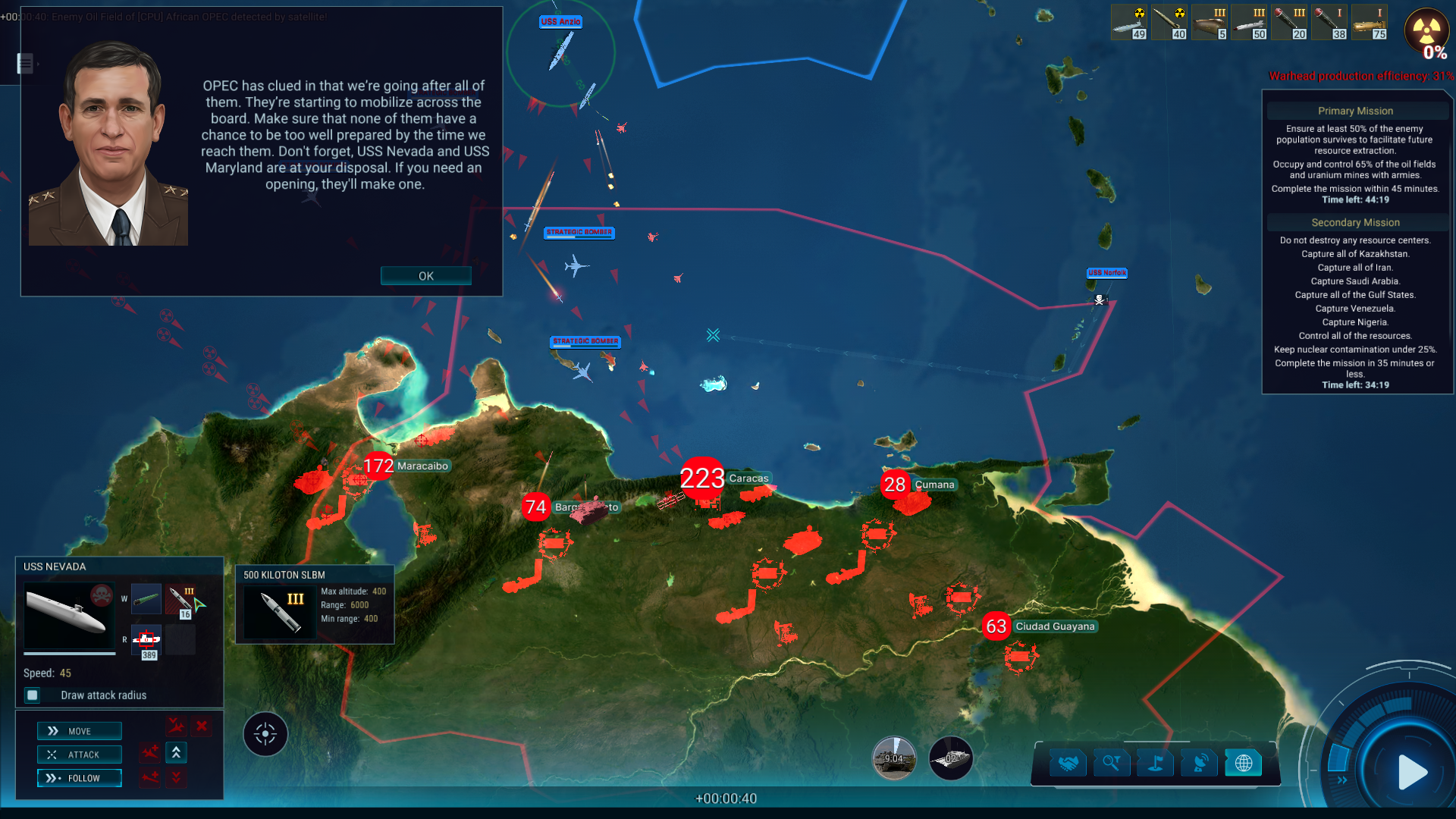Dismiss the OPEC briefing with OK

tap(425, 276)
